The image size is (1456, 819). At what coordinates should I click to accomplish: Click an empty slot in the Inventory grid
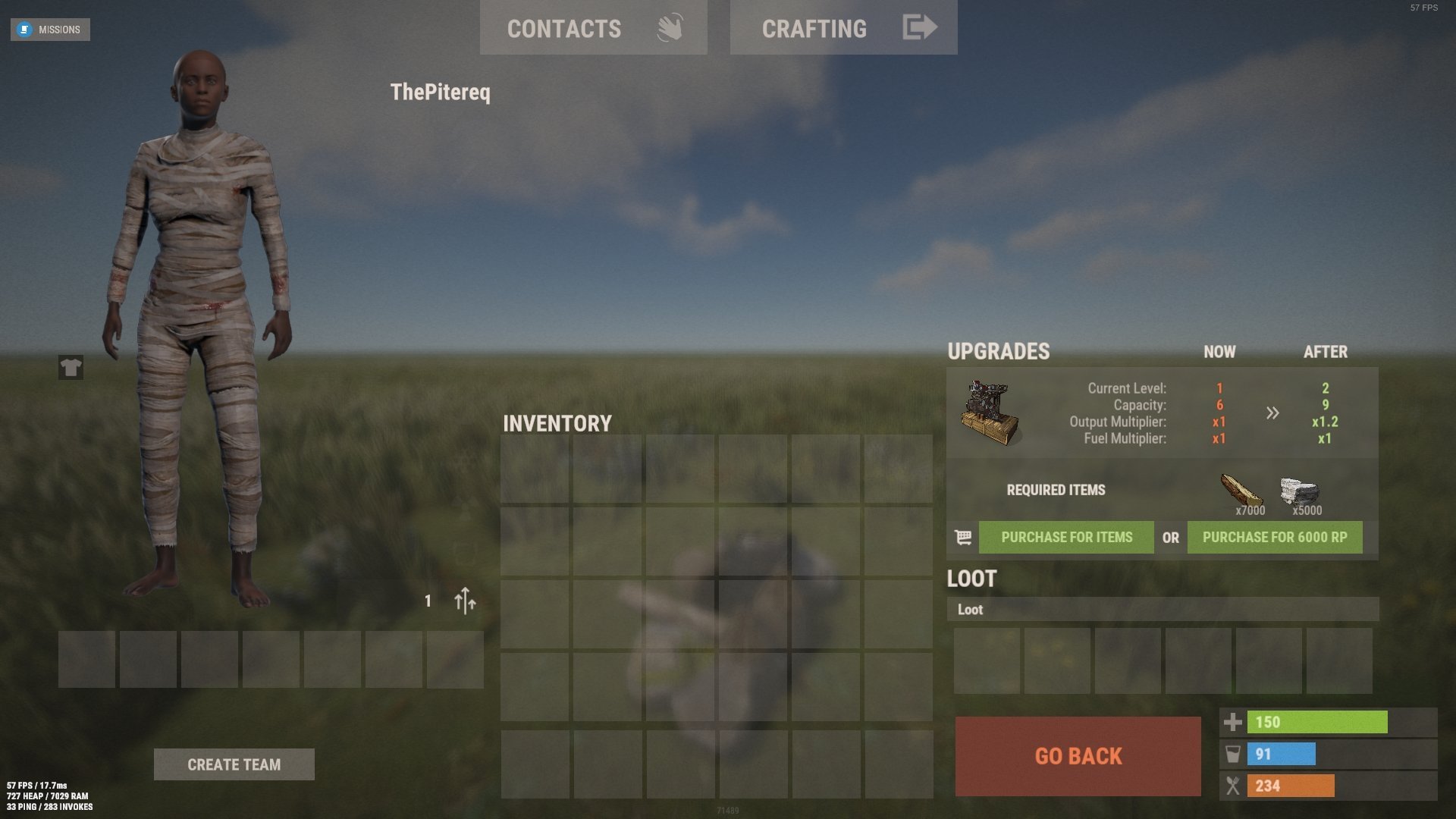pos(533,469)
